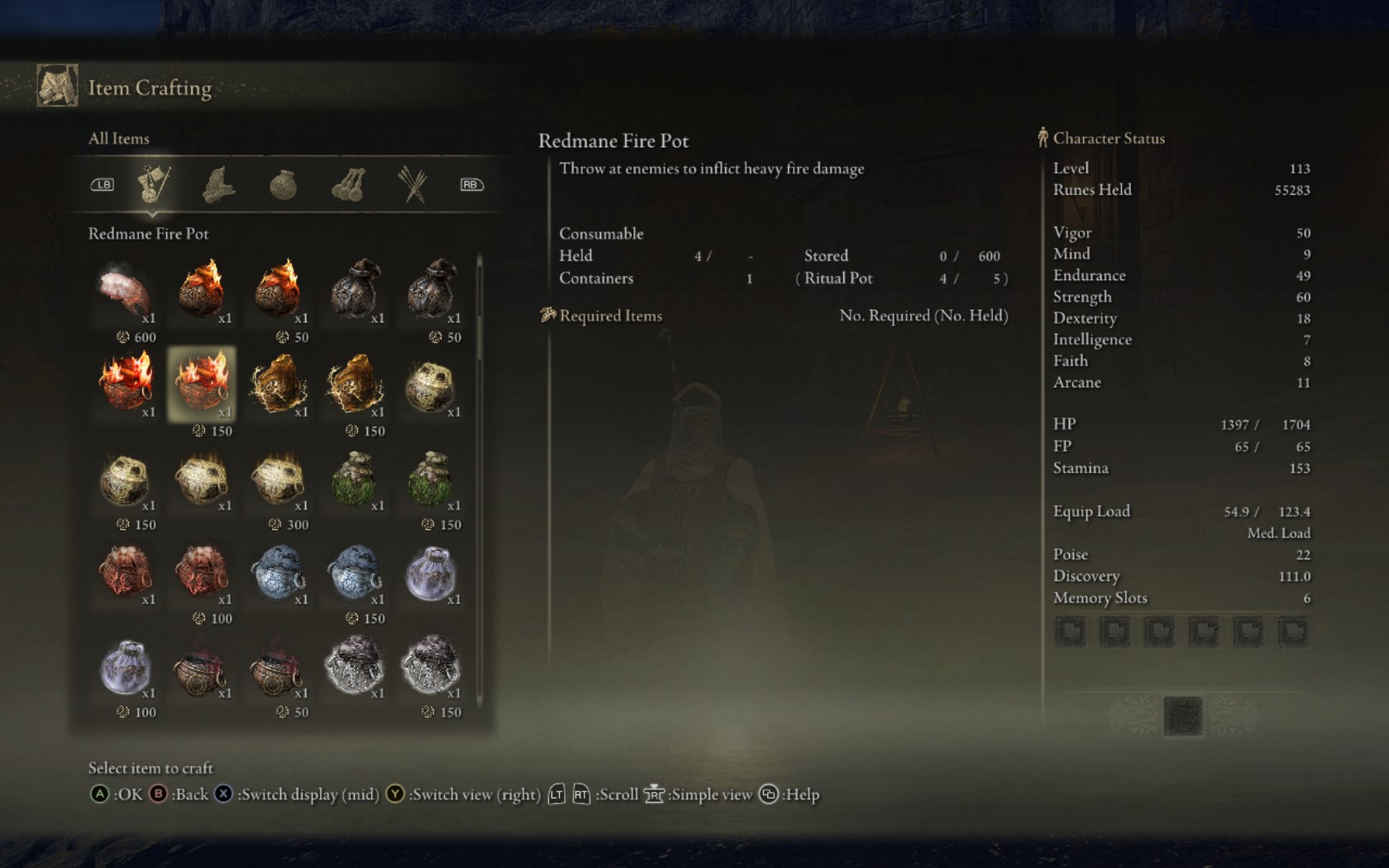Choose the pink meat item costing 600
This screenshot has height=868, width=1389.
coord(125,290)
